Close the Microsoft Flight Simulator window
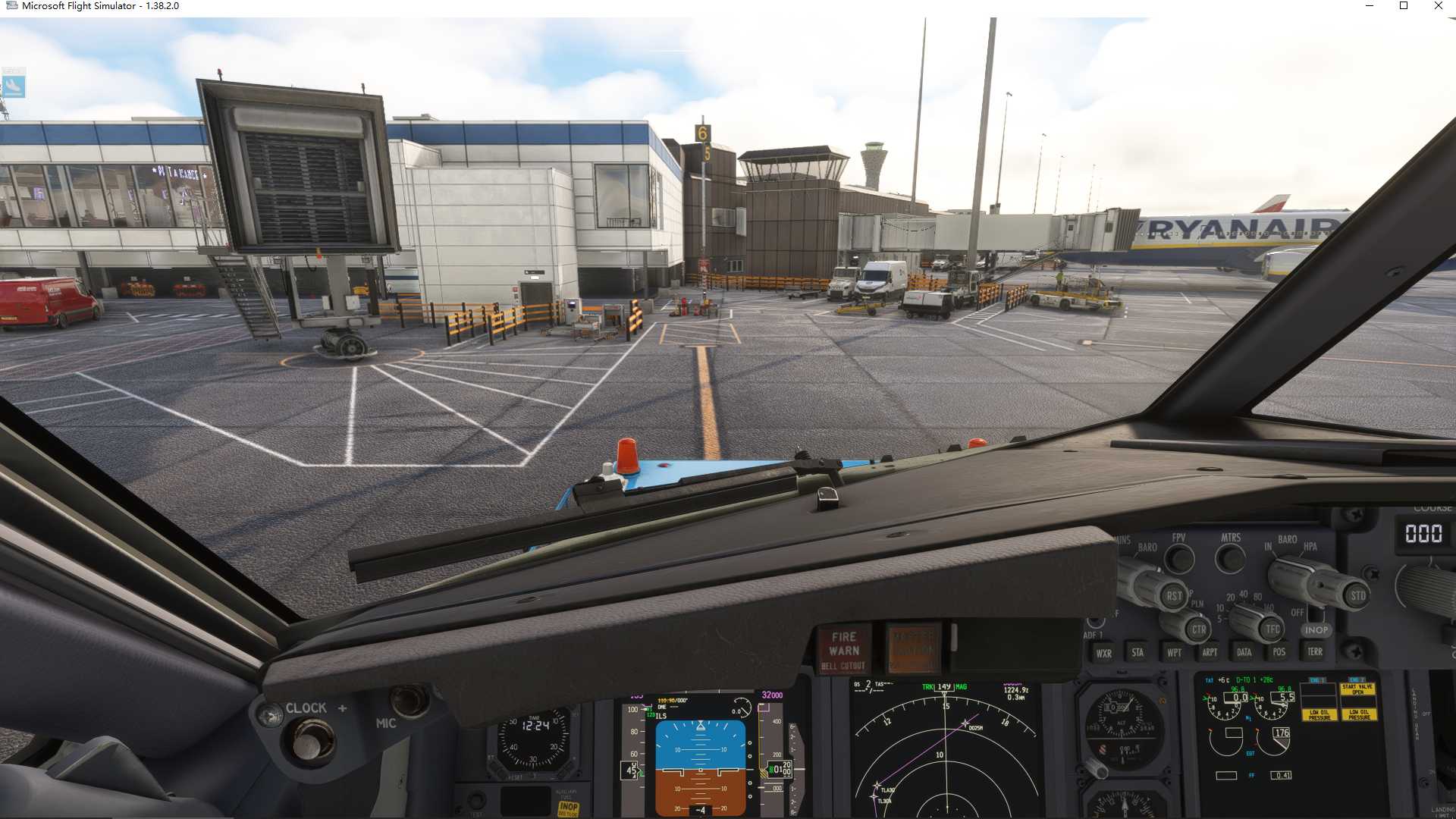 1438,6
